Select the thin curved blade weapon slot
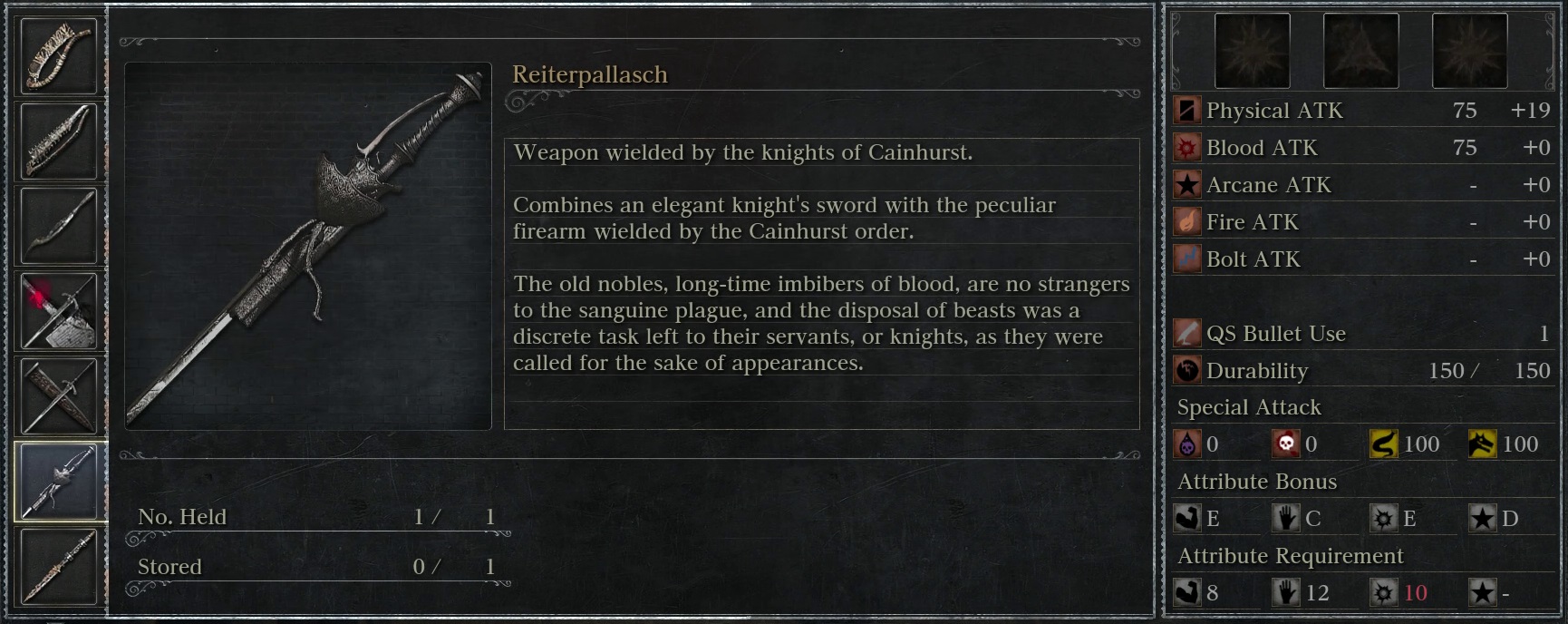Image resolution: width=1568 pixels, height=624 pixels. click(58, 225)
